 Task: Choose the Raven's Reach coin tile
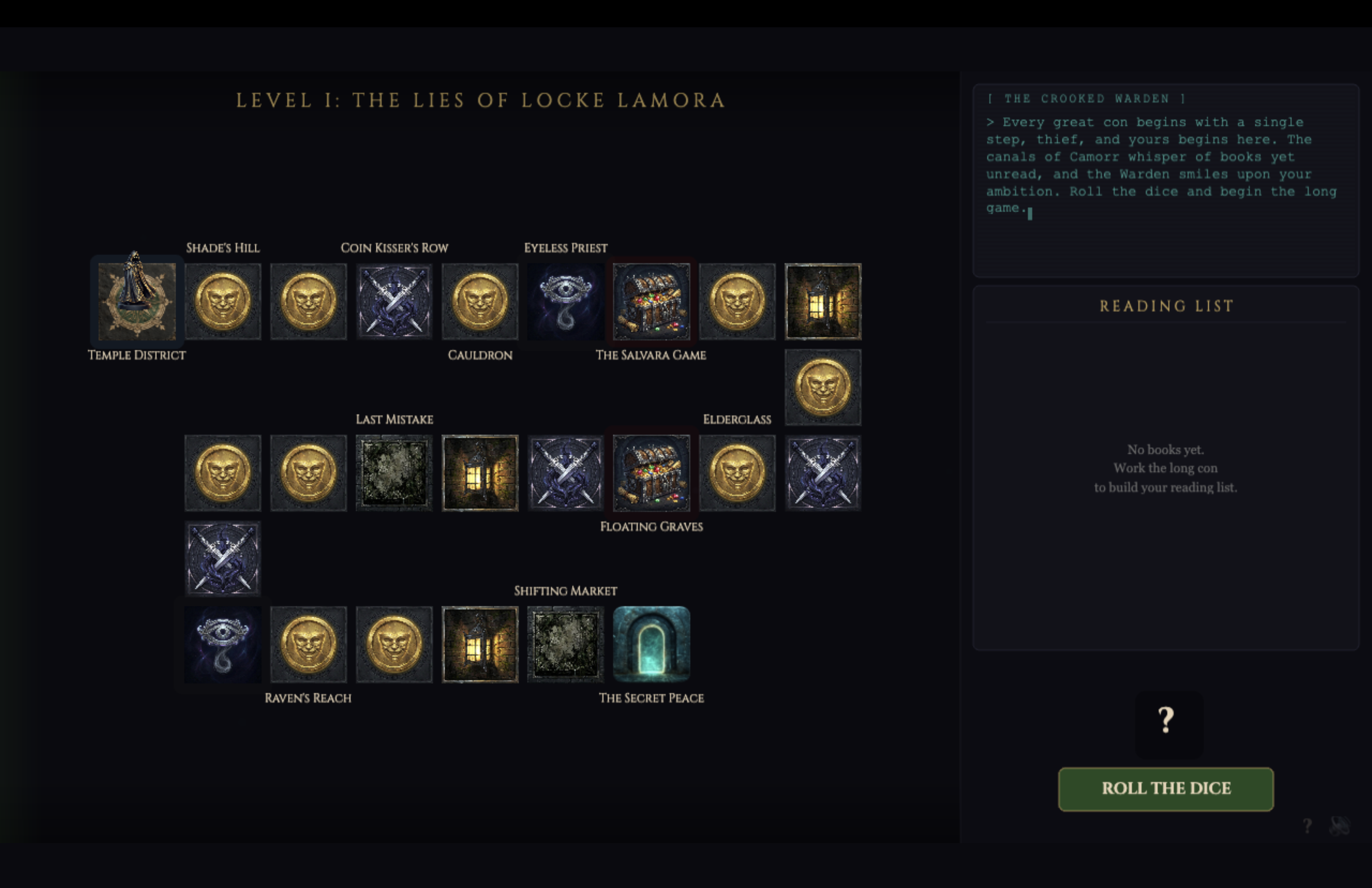click(308, 644)
